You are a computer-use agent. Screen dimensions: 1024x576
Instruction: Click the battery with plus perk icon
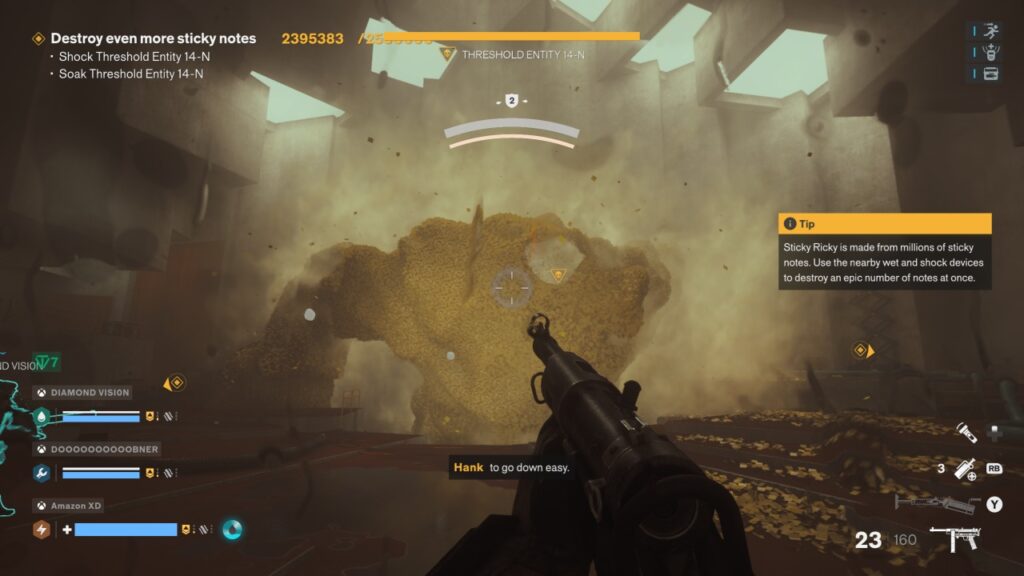(x=991, y=52)
